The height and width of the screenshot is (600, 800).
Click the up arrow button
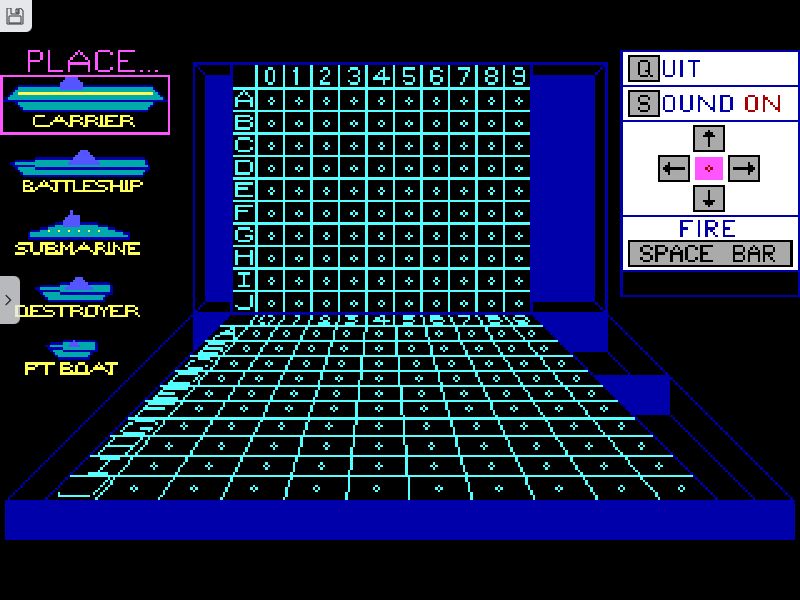pyautogui.click(x=708, y=137)
